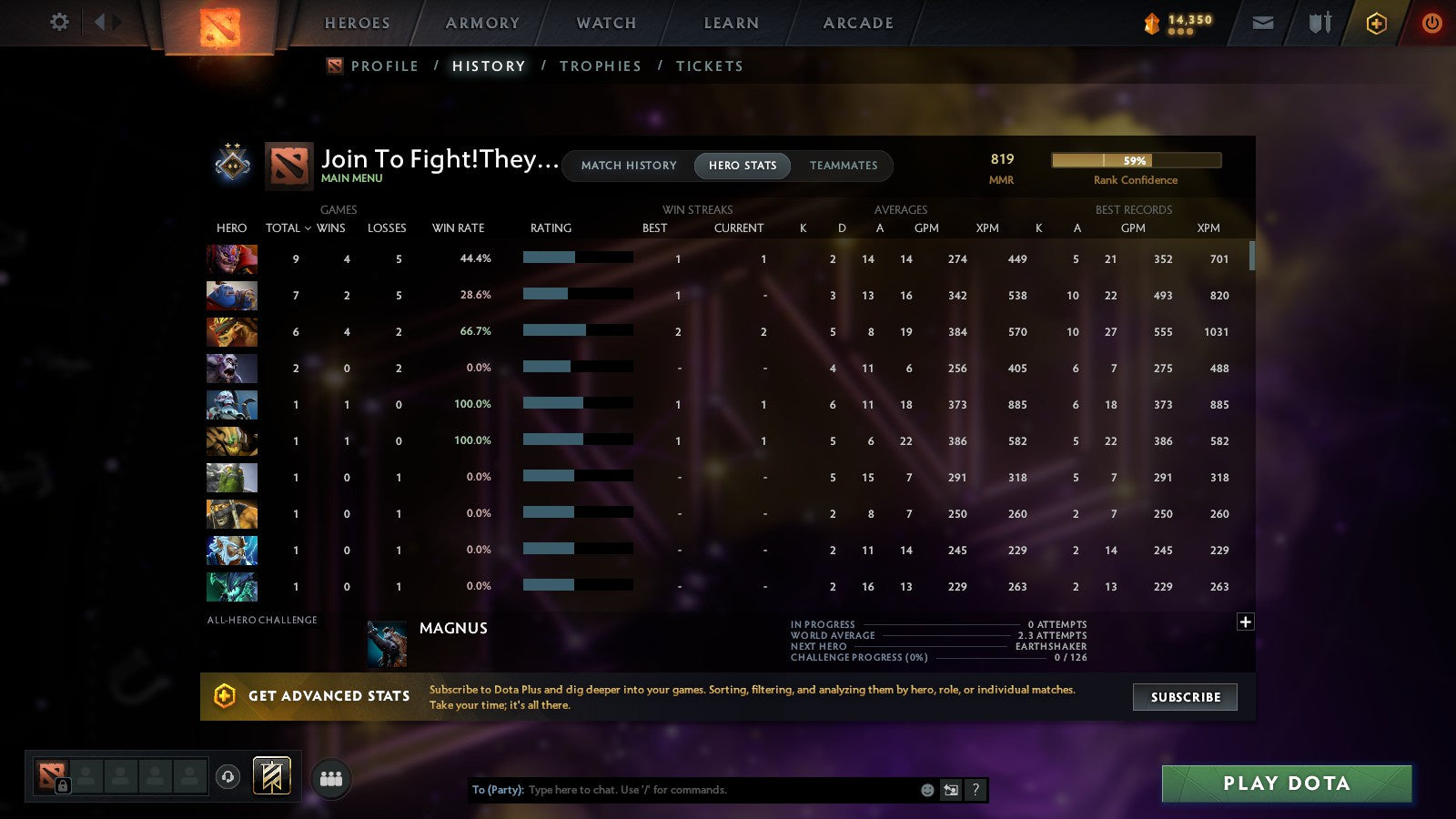
Task: Open the Armory shield and sword icon
Action: 1319,23
